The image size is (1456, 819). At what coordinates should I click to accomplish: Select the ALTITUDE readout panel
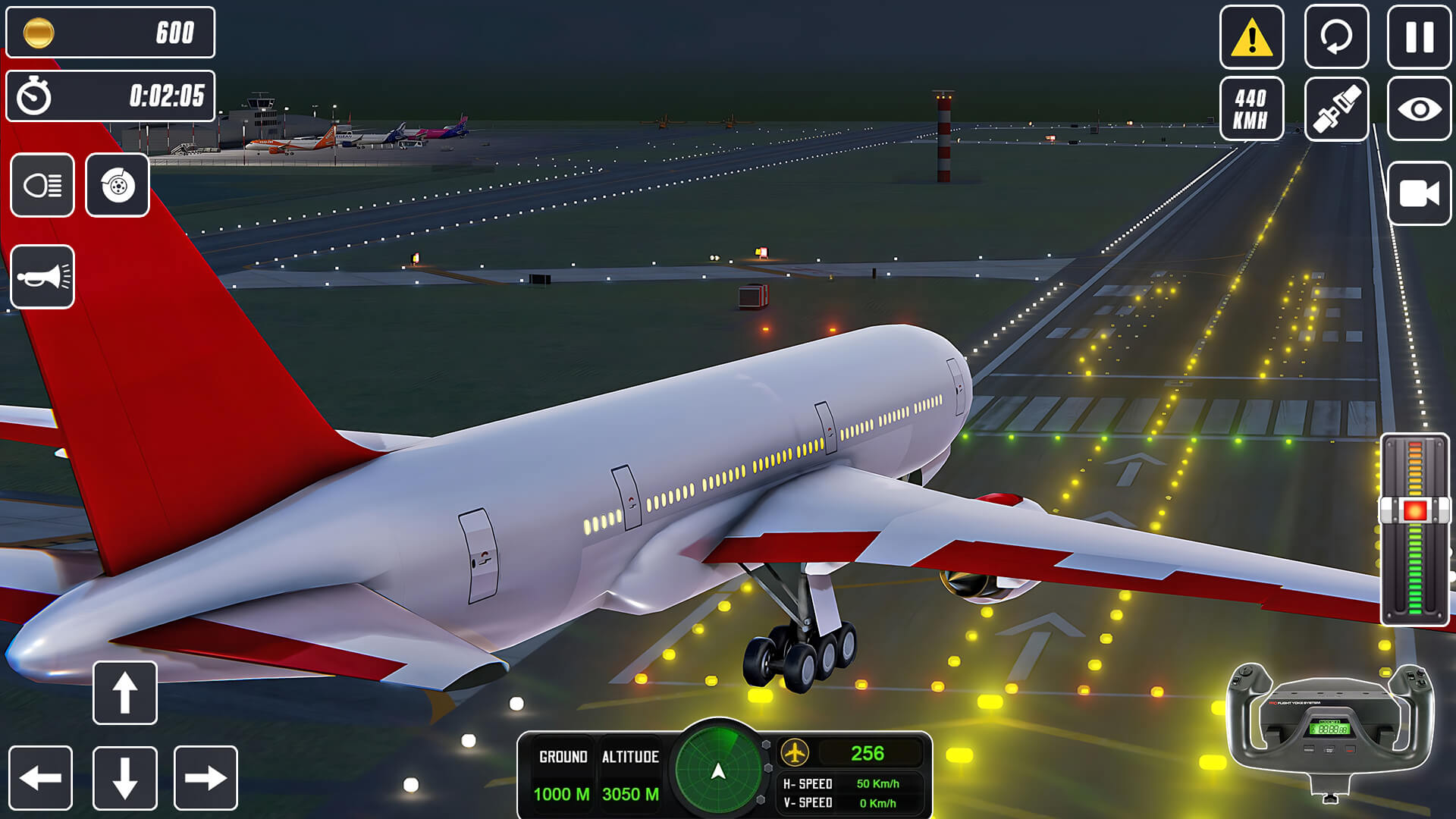(630, 773)
